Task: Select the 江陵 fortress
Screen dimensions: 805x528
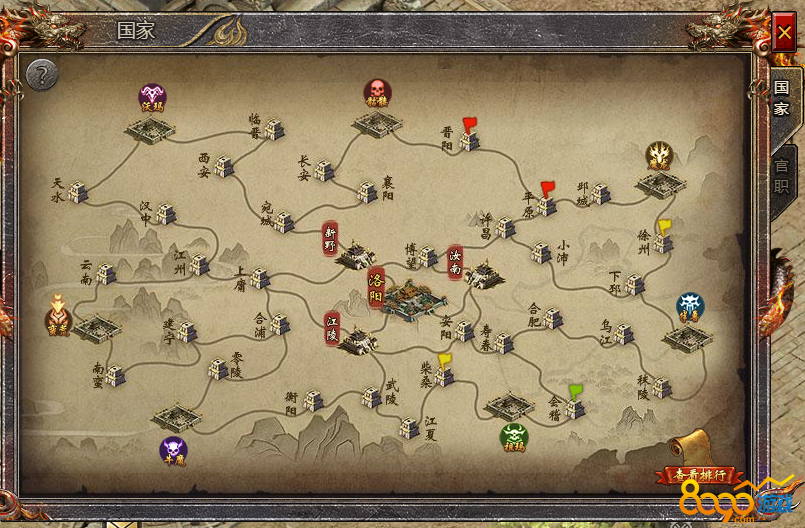Action: tap(357, 339)
